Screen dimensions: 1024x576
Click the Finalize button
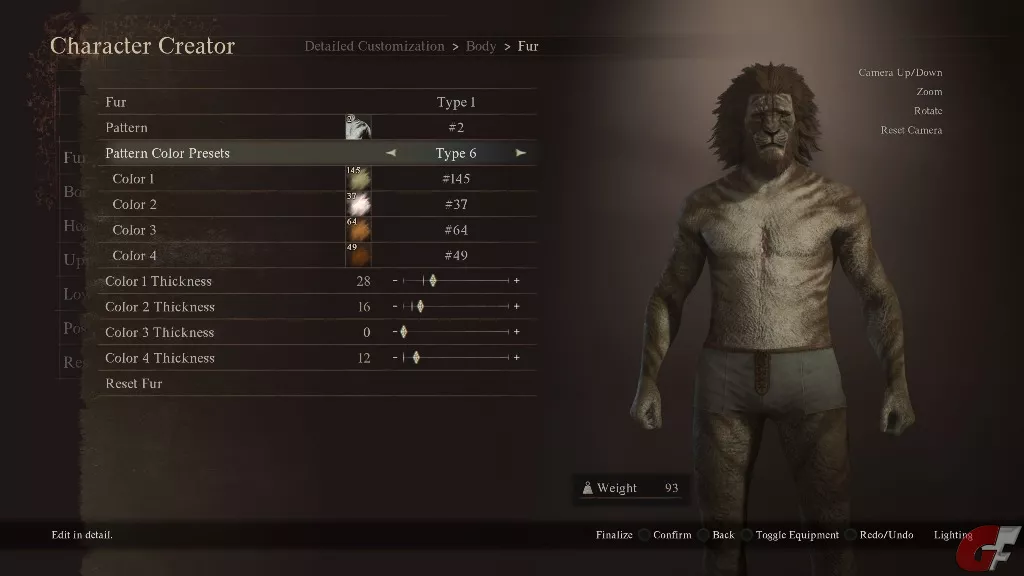coord(614,535)
